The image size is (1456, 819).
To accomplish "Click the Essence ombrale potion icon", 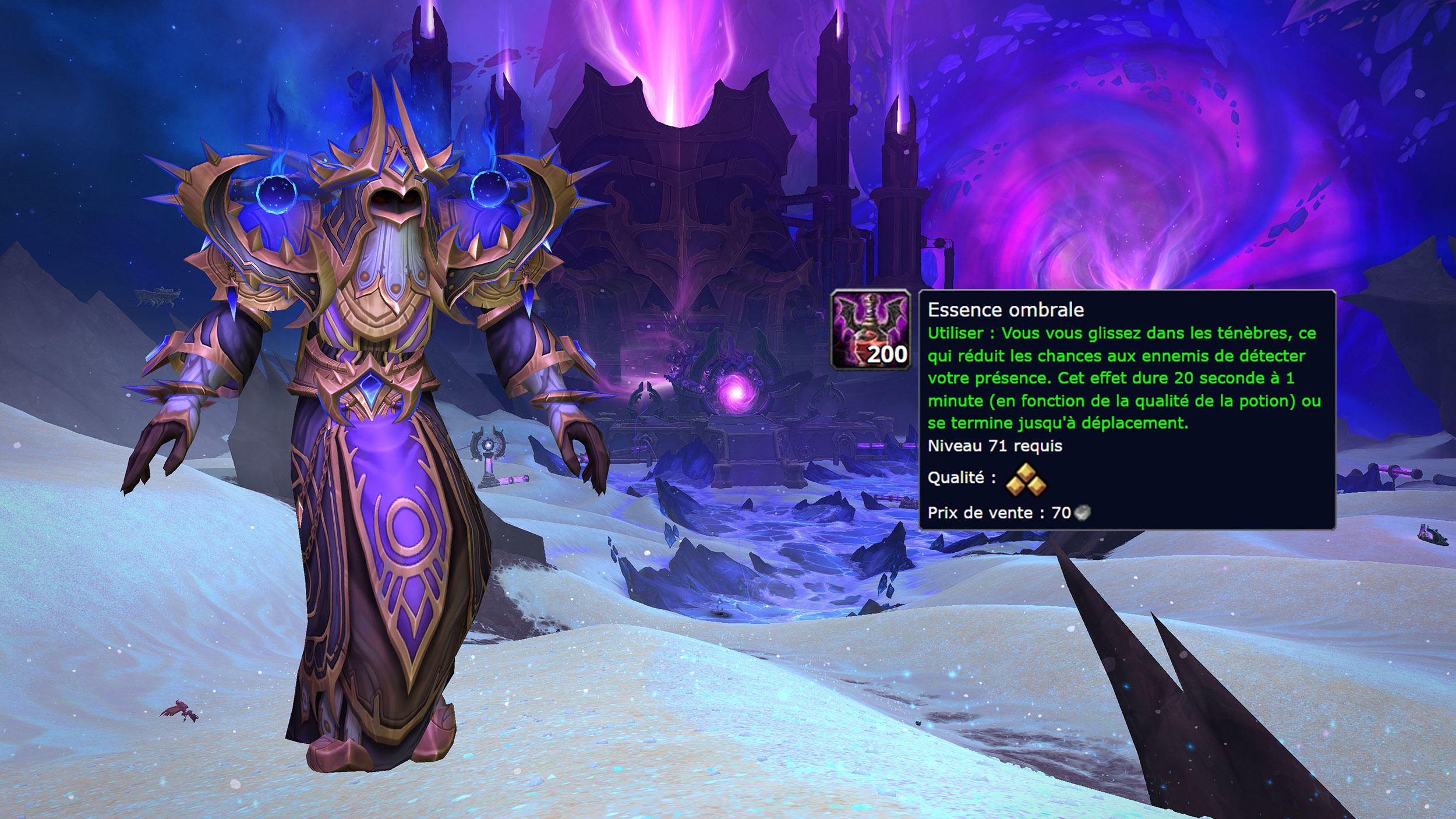I will tap(871, 330).
